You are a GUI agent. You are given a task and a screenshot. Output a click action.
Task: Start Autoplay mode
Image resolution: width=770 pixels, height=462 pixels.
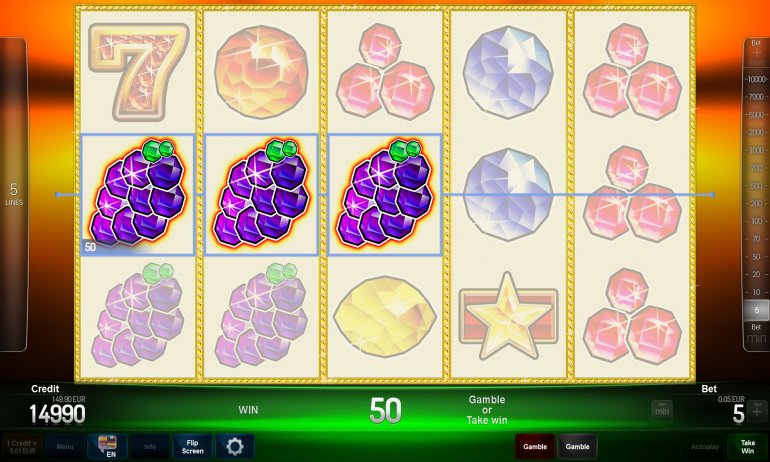(x=705, y=446)
